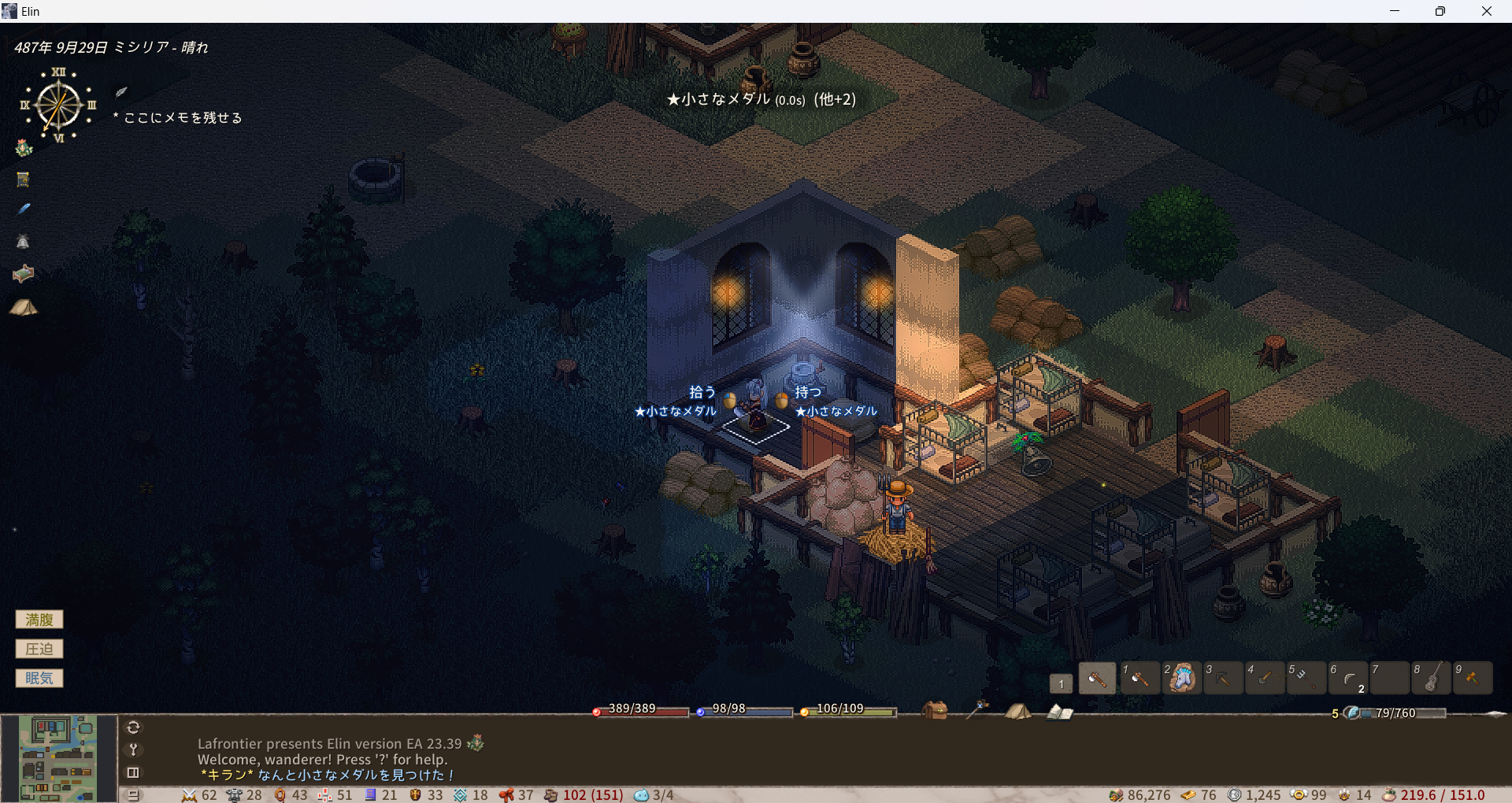Viewport: 1512px width, 803px height.
Task: Click the bed icon on left sidebar
Action: click(24, 274)
